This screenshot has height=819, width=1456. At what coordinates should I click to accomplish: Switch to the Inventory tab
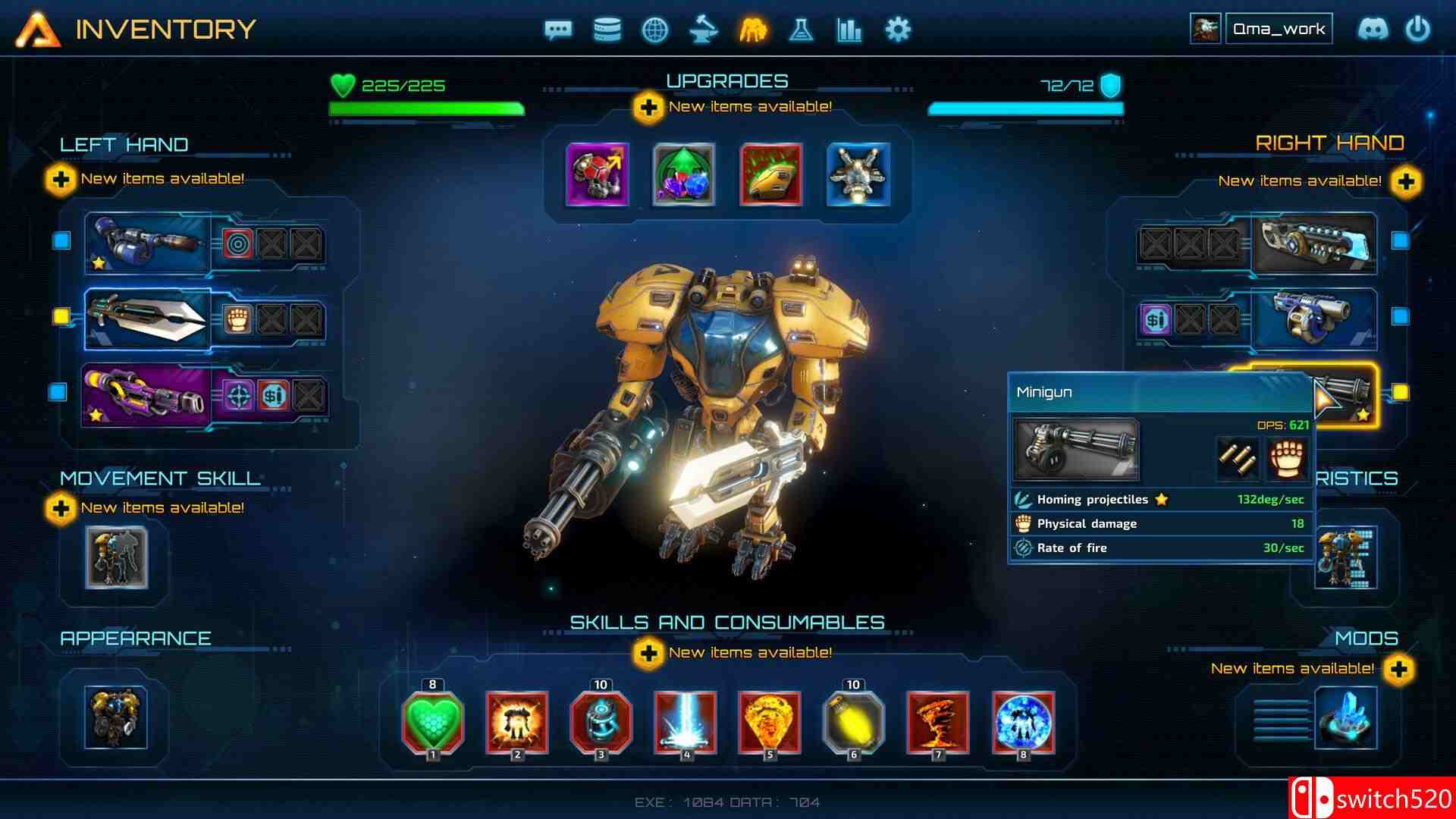tap(167, 29)
